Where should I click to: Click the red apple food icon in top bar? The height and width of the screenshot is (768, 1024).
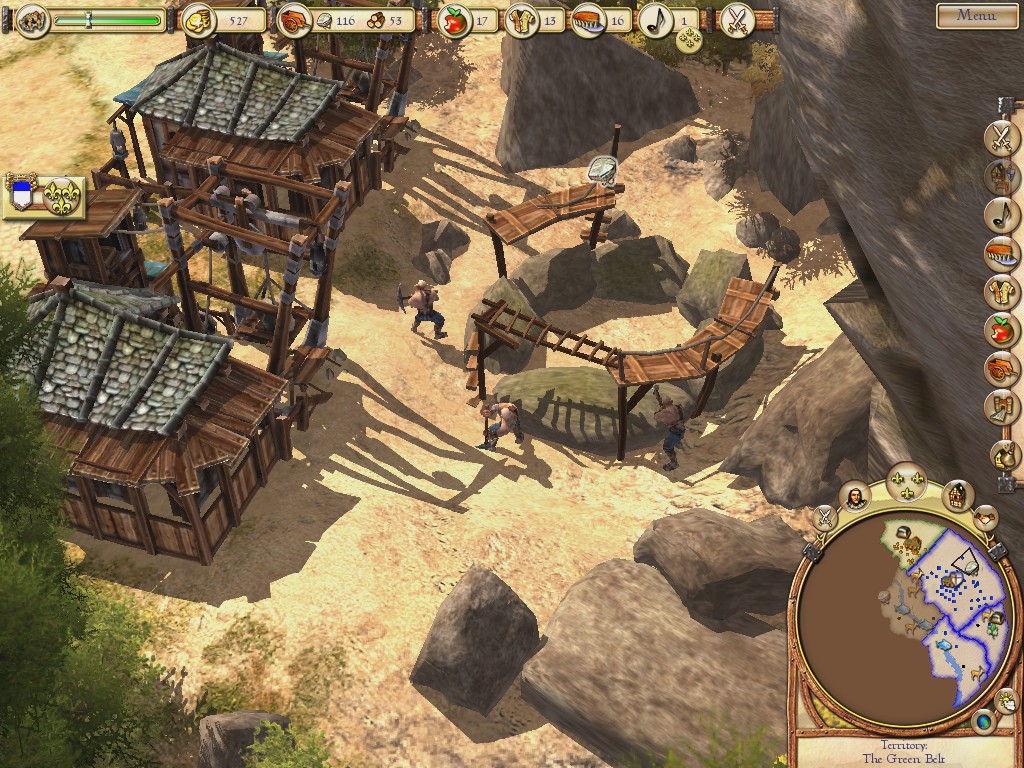click(x=455, y=20)
